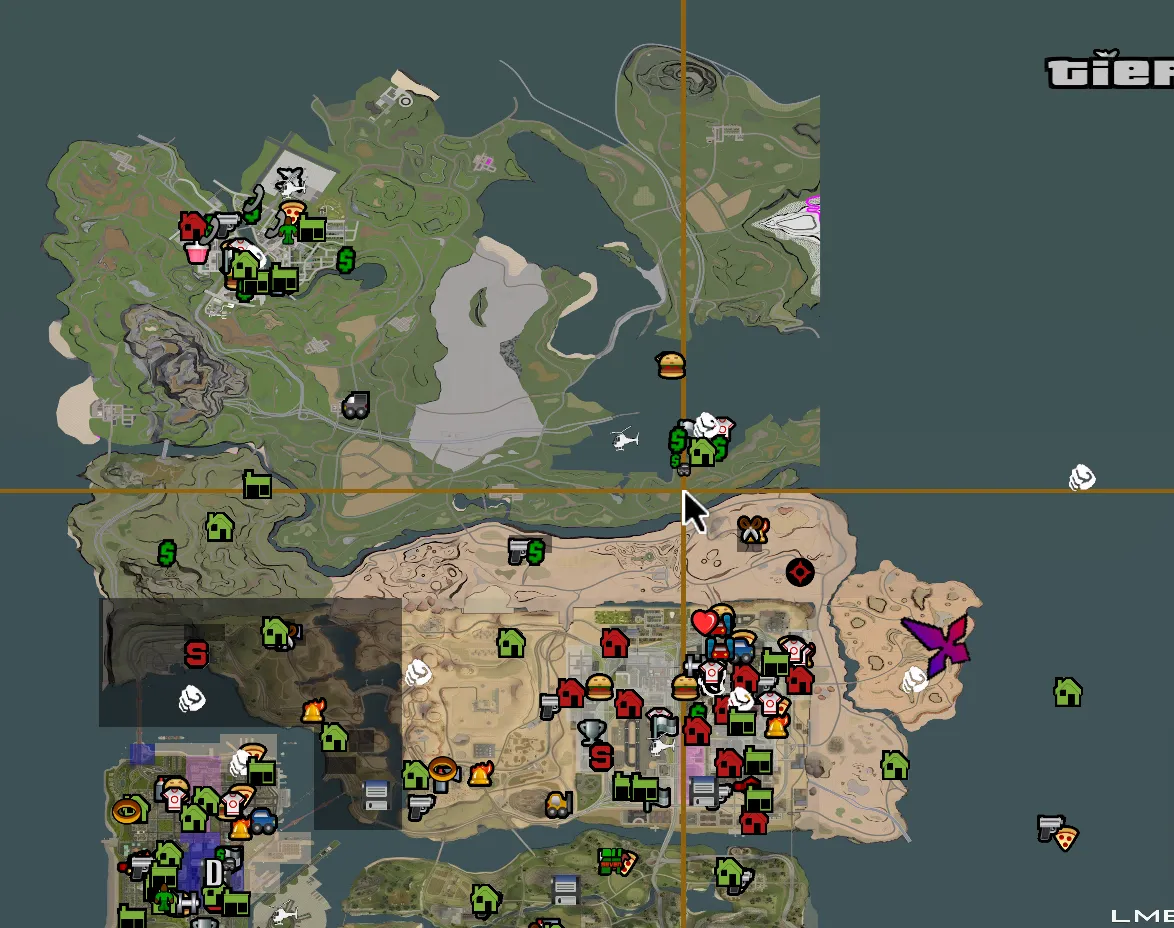Select the pistol with dollar sign marker

click(x=526, y=550)
